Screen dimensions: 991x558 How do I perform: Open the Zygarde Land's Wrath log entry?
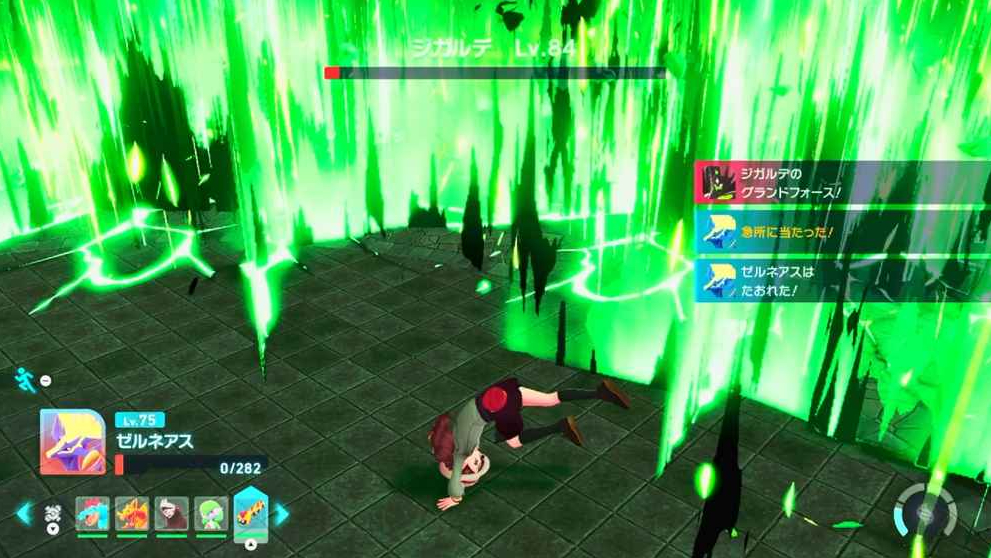click(840, 182)
